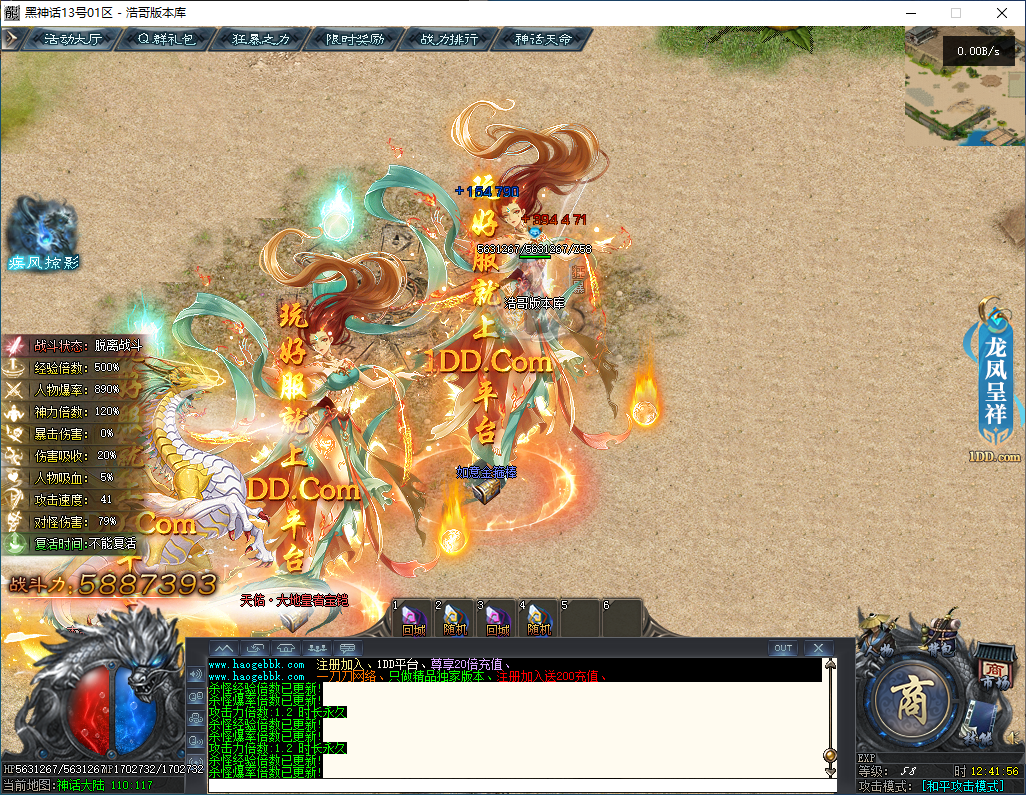
Task: Click the large round 商 shop button
Action: coord(914,698)
